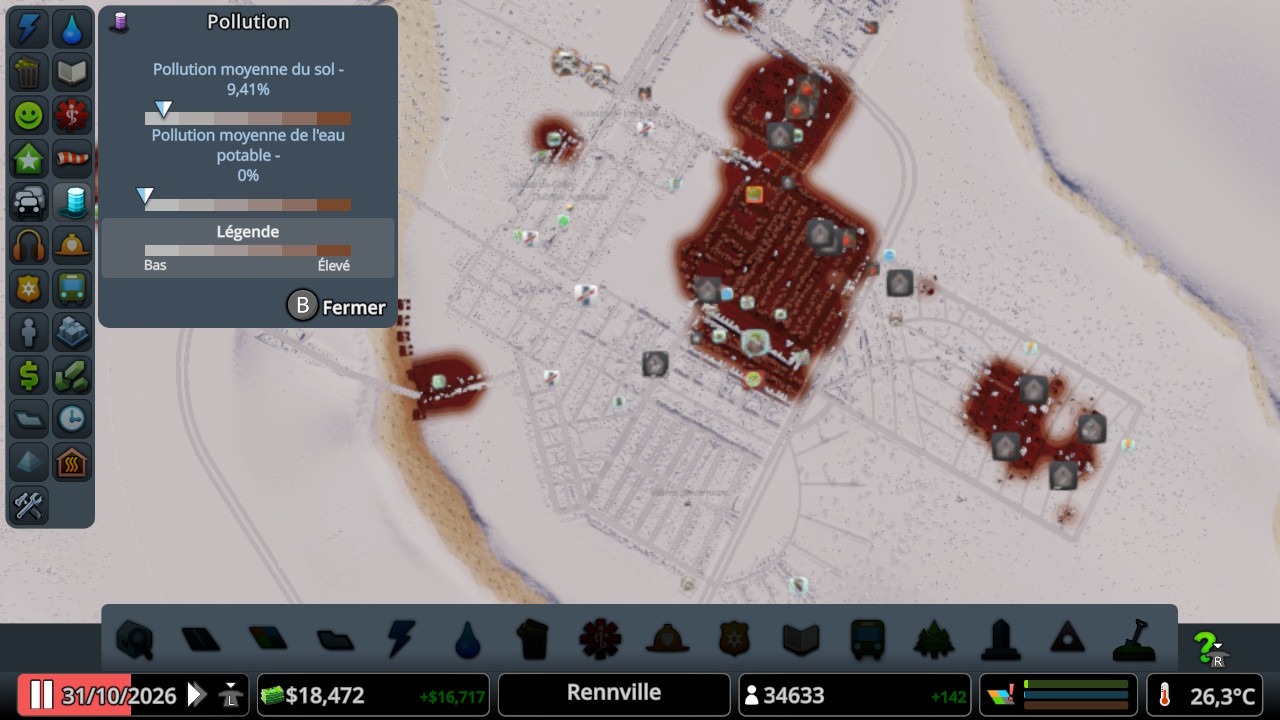Show the heating info view
This screenshot has width=1280, height=720.
point(72,462)
